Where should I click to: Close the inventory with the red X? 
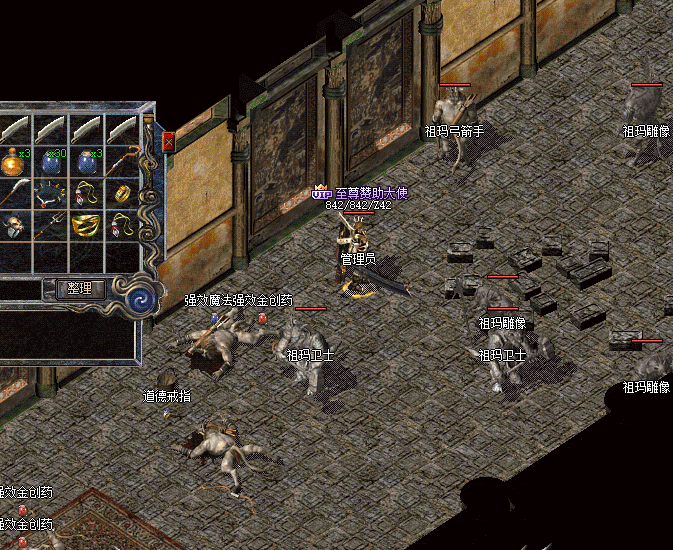click(168, 142)
